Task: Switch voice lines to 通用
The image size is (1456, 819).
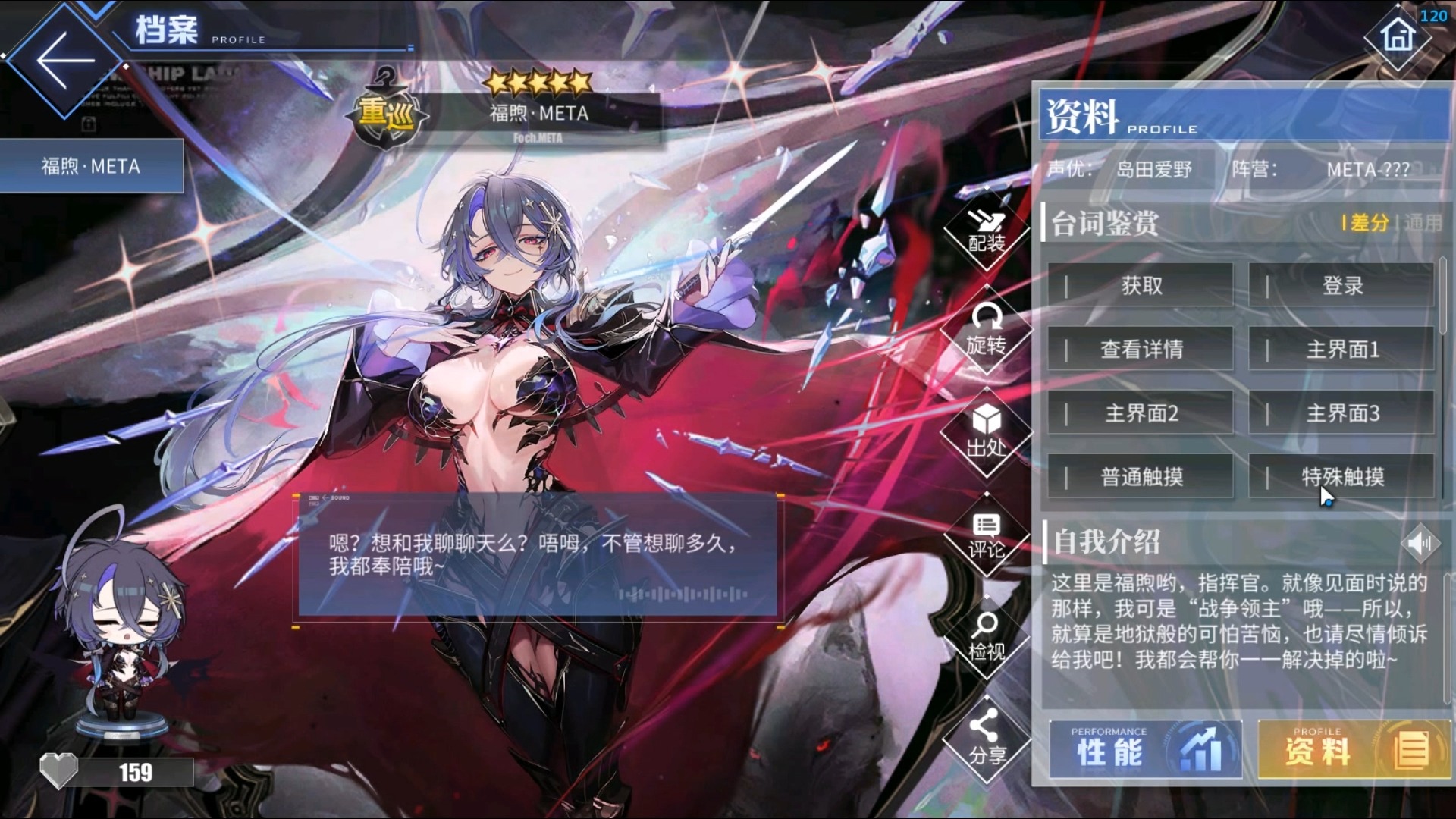Action: click(1423, 223)
